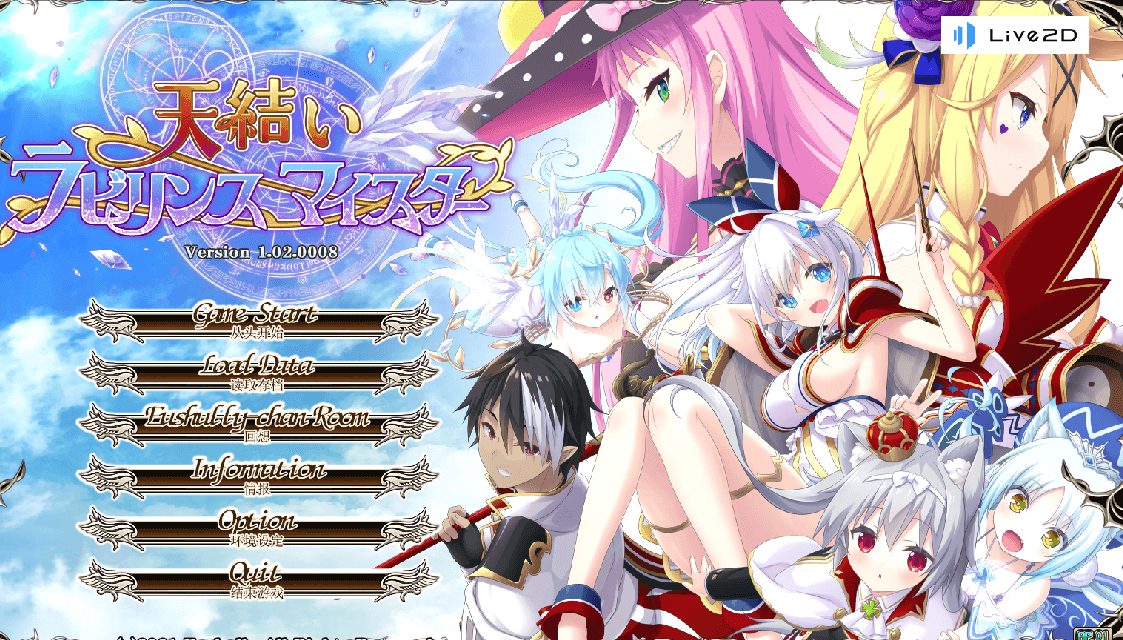This screenshot has width=1123, height=640.
Task: Open the Load Data menu
Action: click(x=258, y=372)
